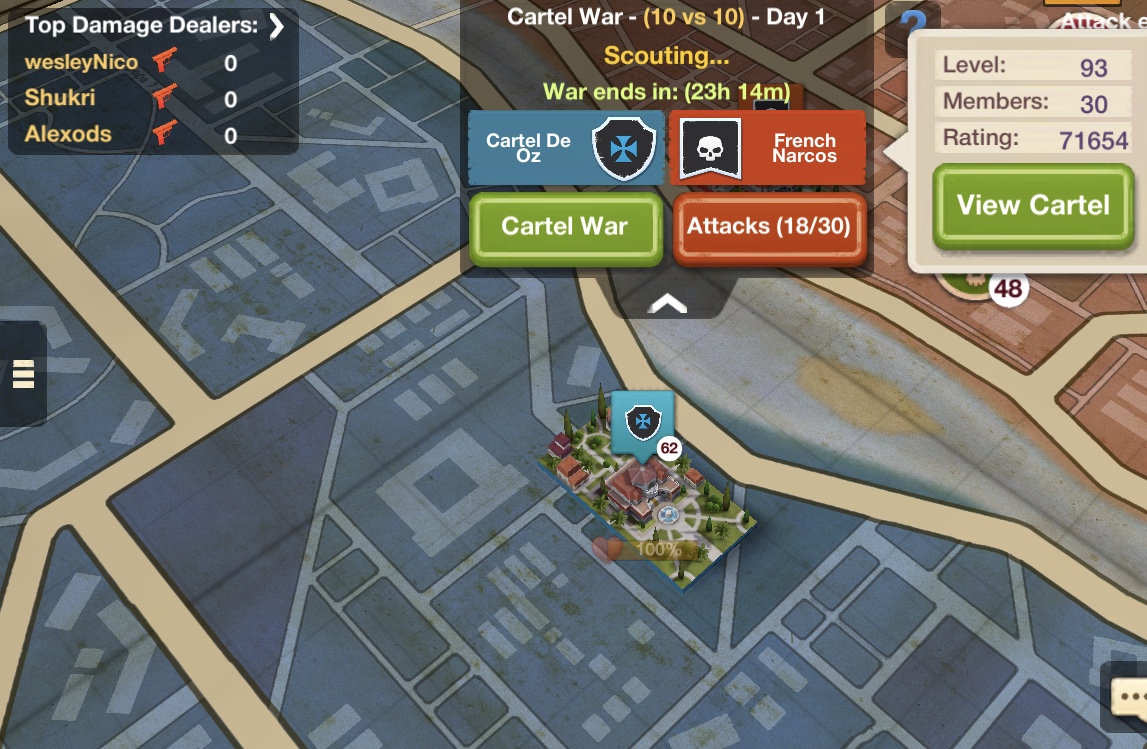View Cartel details button
Image resolution: width=1147 pixels, height=749 pixels.
[1033, 206]
